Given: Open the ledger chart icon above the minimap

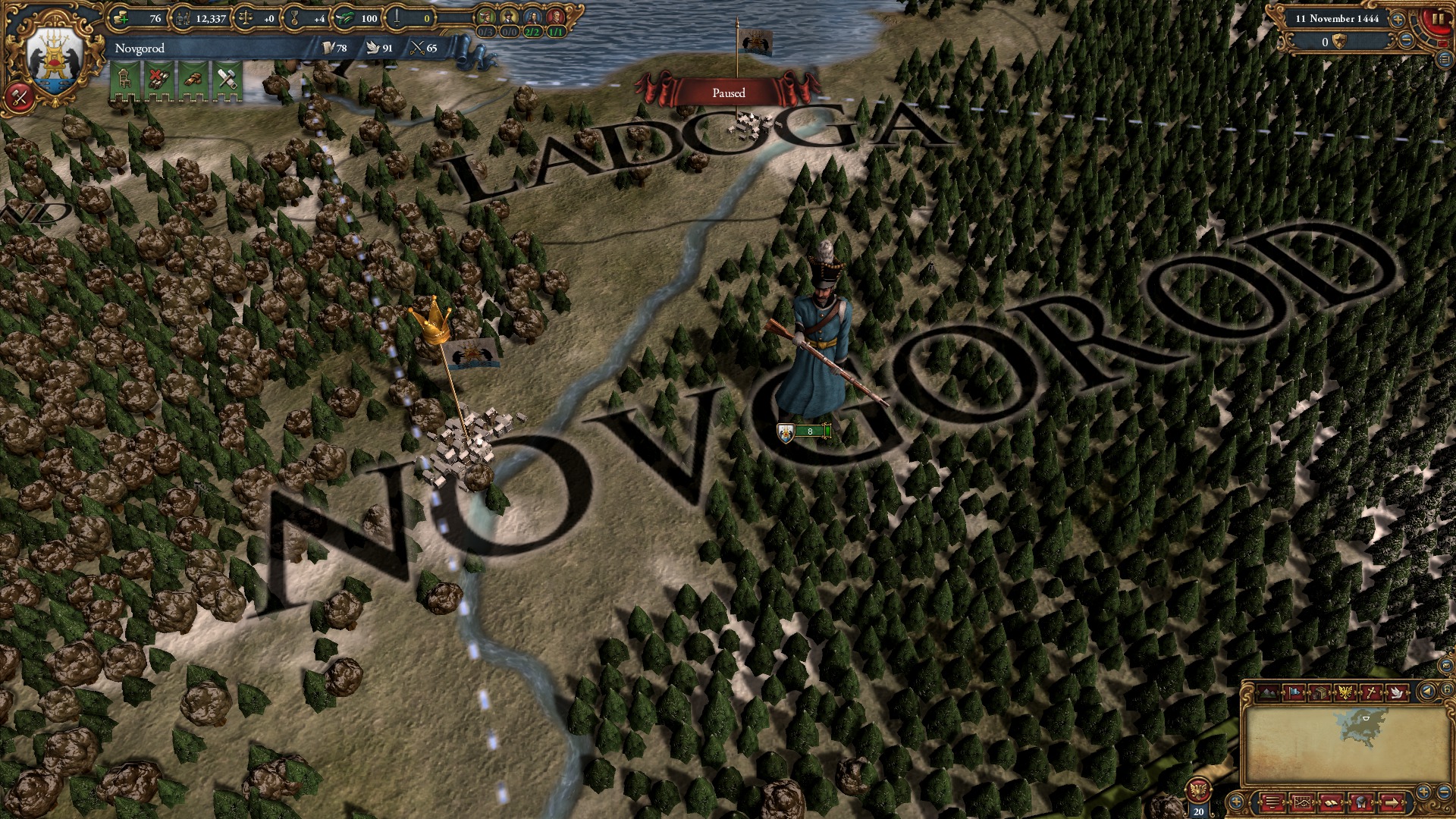Looking at the screenshot, I should pyautogui.click(x=1304, y=804).
